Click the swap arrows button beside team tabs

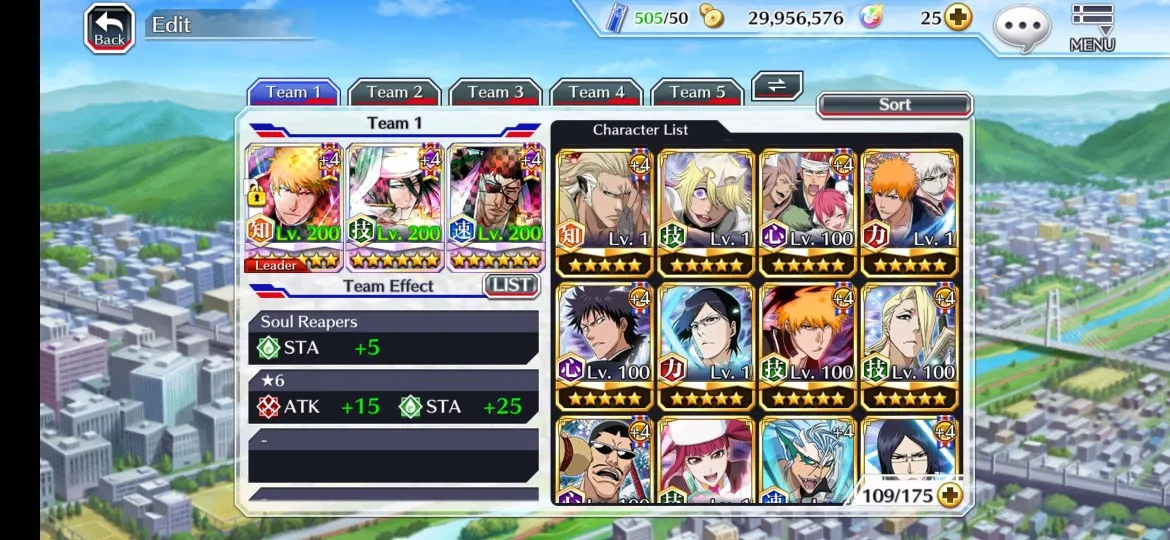point(777,86)
